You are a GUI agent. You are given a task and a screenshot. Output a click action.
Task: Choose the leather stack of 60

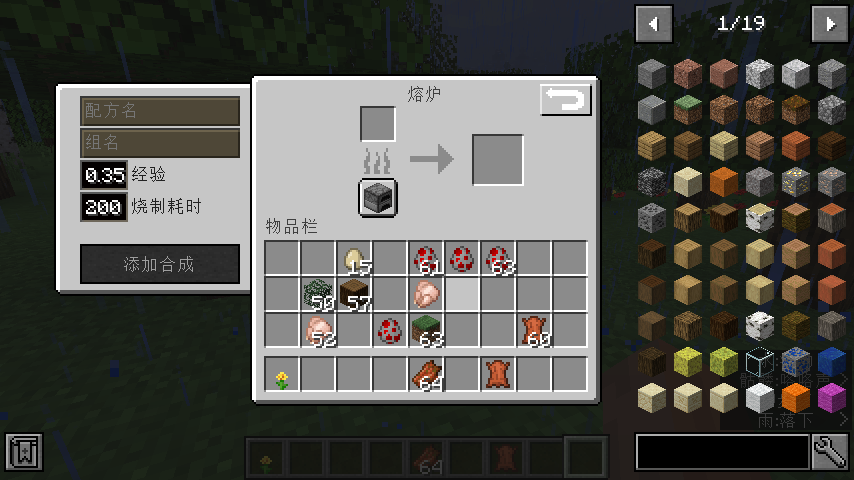pyautogui.click(x=534, y=331)
